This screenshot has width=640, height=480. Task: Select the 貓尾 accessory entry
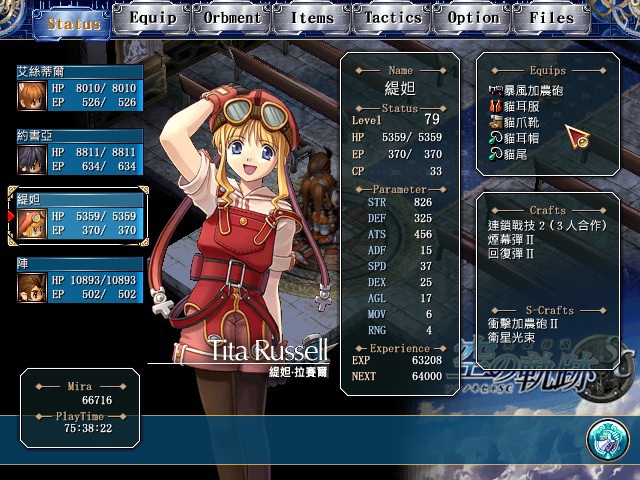click(515, 154)
